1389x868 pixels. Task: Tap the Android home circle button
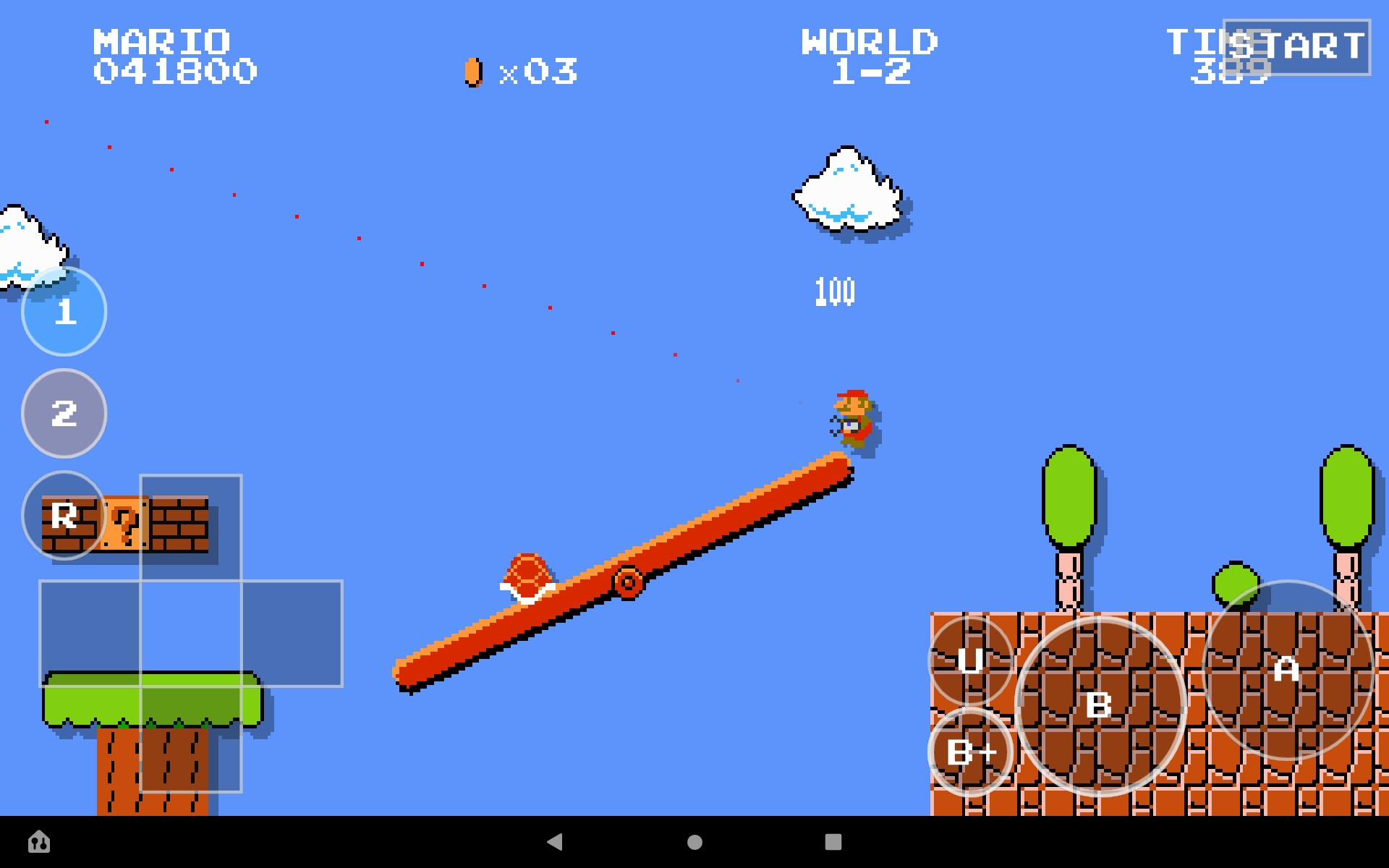pyautogui.click(x=694, y=843)
